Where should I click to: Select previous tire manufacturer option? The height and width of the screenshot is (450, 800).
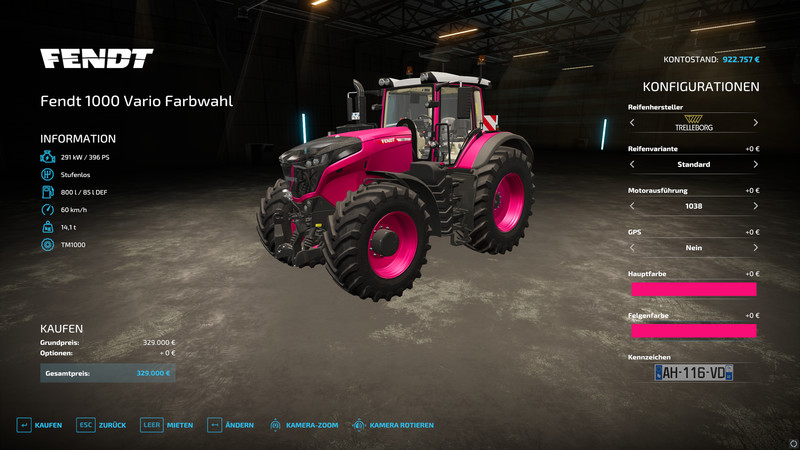point(632,123)
